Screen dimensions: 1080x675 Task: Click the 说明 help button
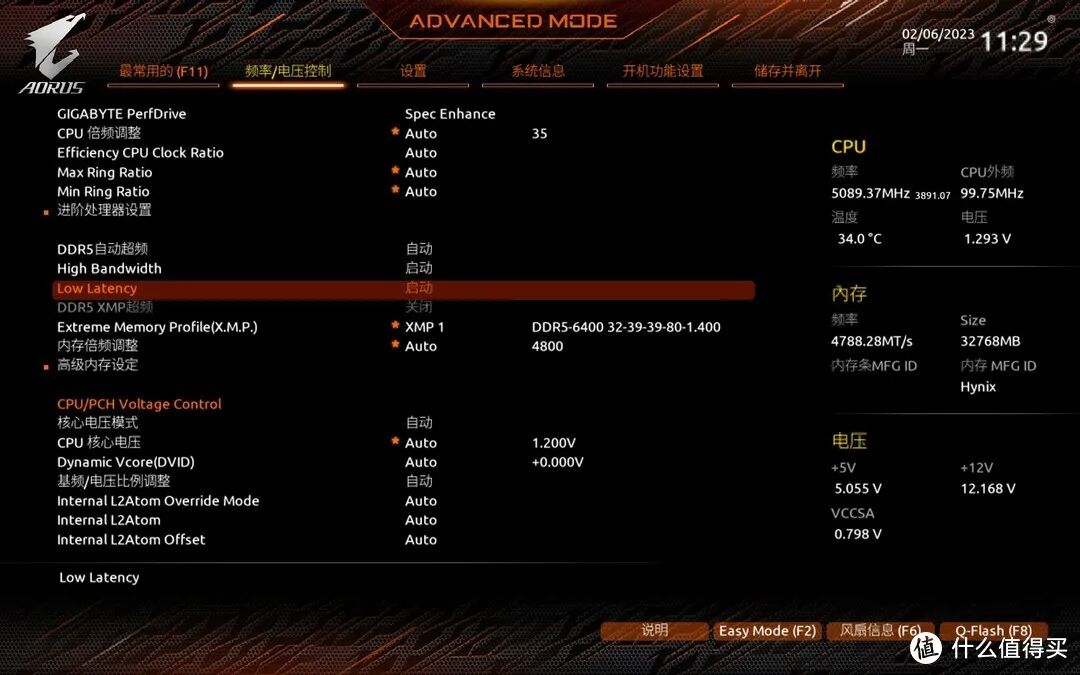tap(654, 631)
